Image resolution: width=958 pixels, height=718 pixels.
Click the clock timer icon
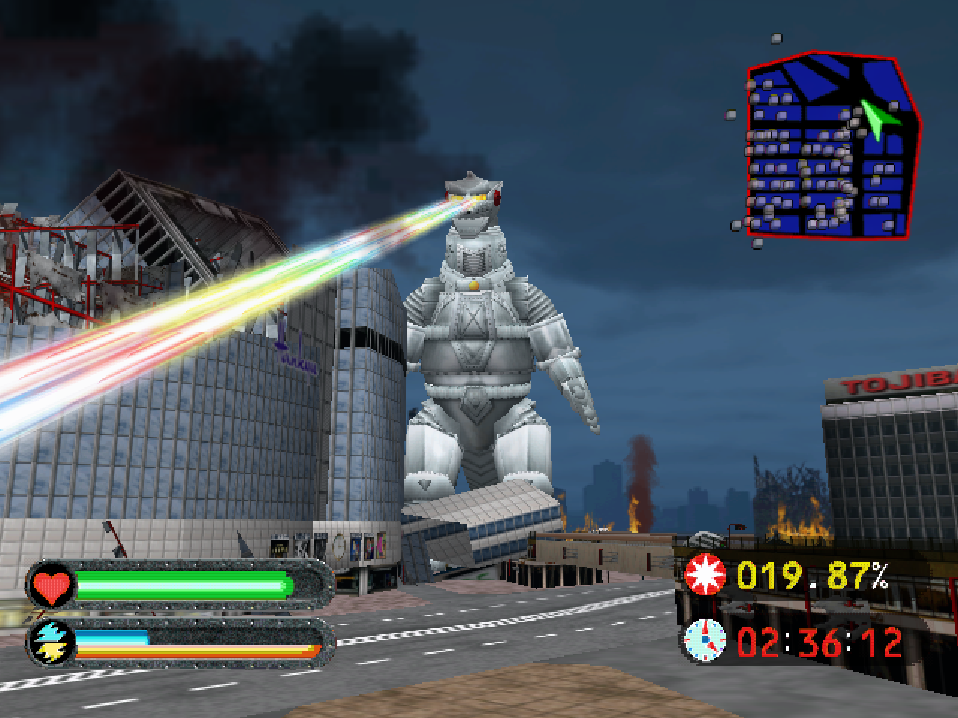pos(705,638)
